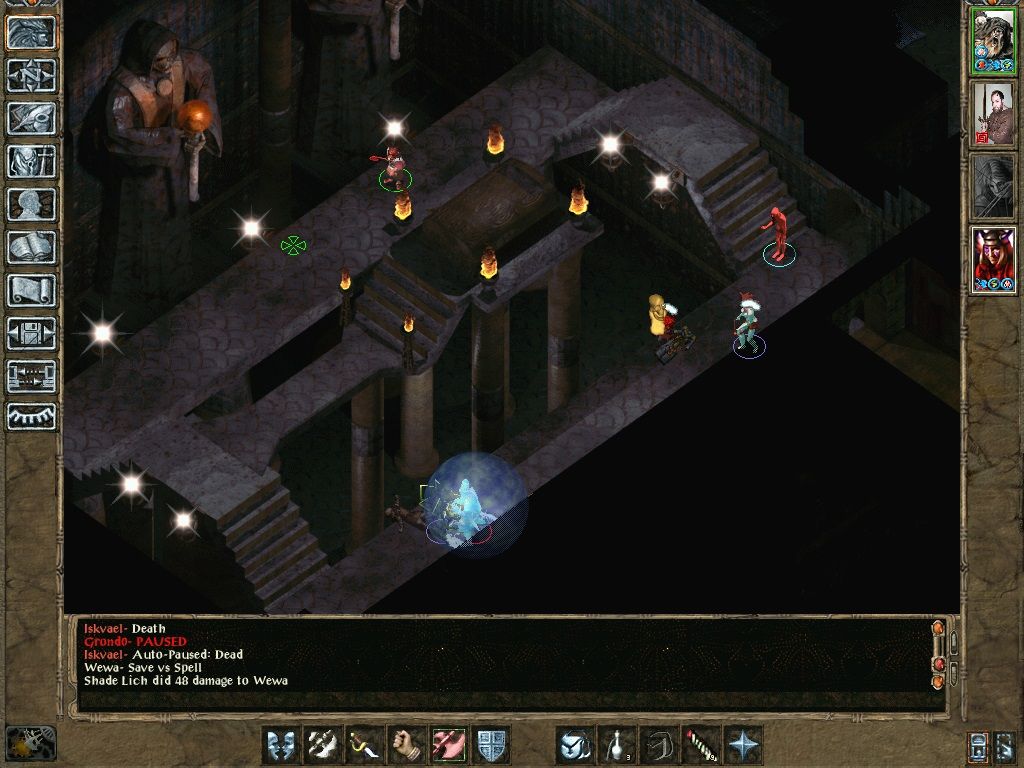This screenshot has height=768, width=1024.
Task: Choose the double-bladed axe weapon slot
Action: [x=323, y=745]
